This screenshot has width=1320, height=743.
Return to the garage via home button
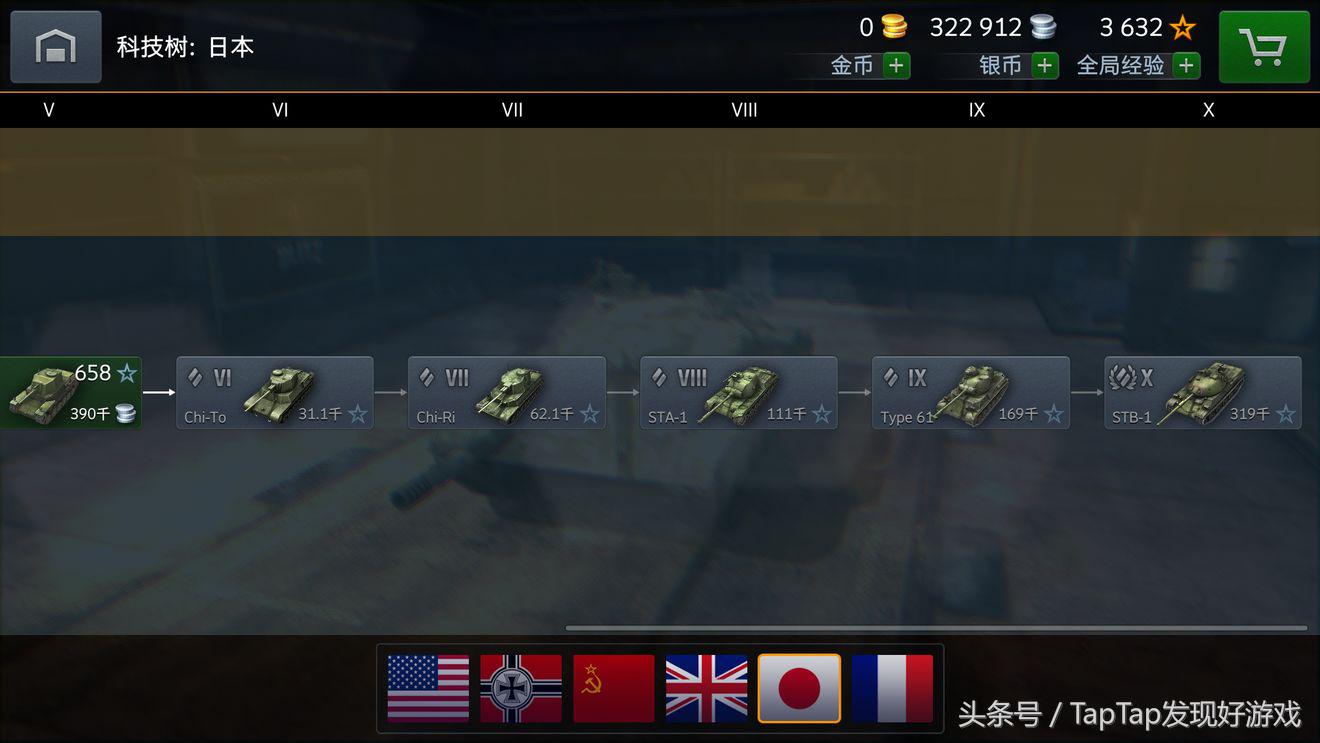point(56,47)
